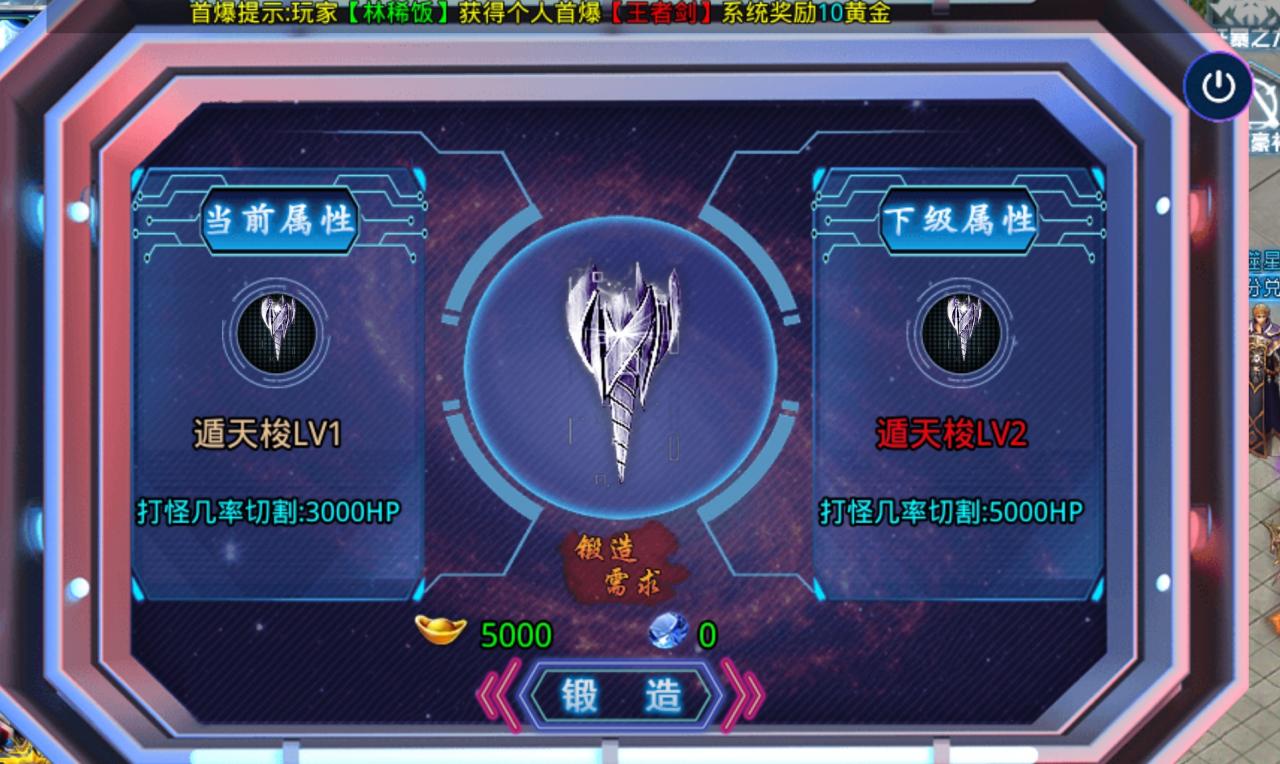The height and width of the screenshot is (764, 1280).
Task: Select the 下级属性 panel header
Action: tap(958, 222)
